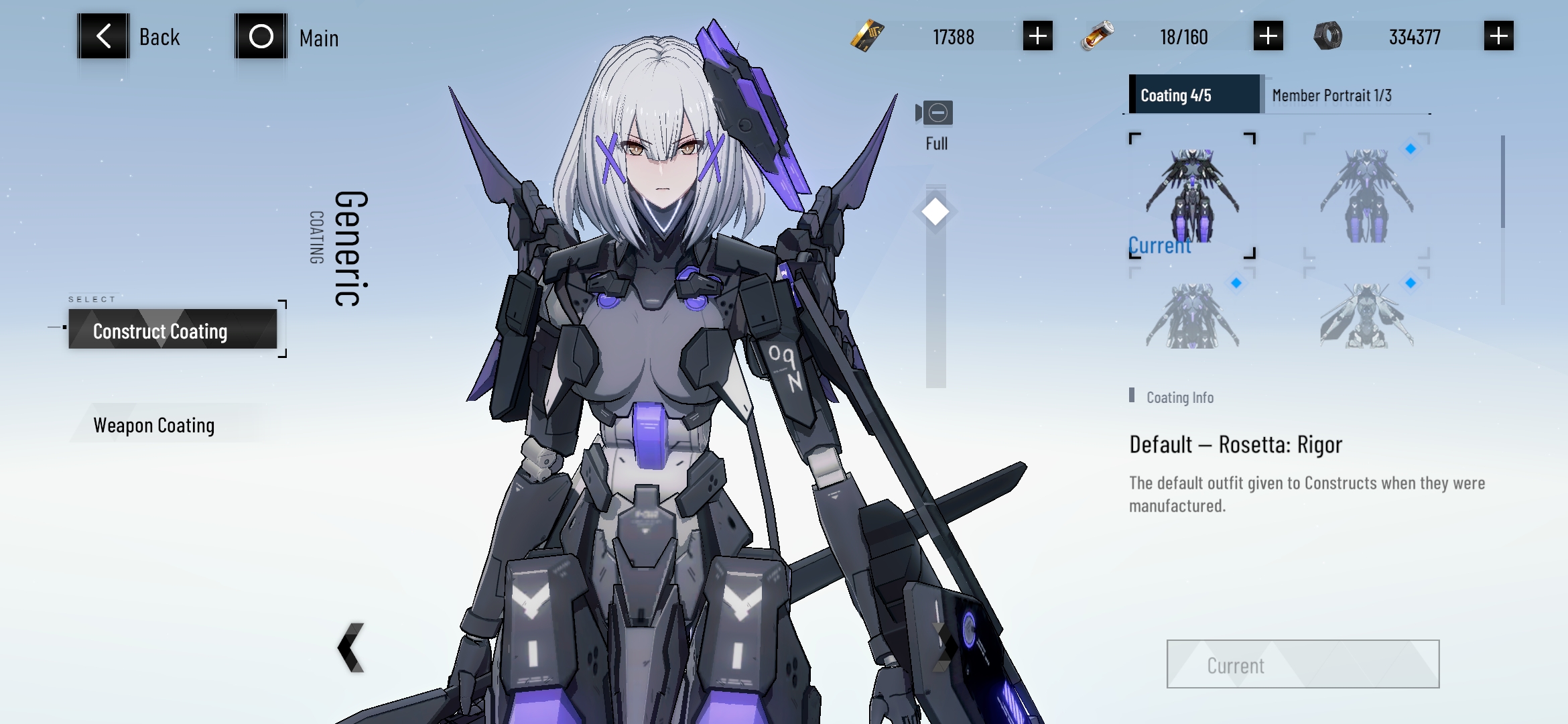Click the diamond handle on the zoom slider
The height and width of the screenshot is (724, 1568).
point(935,212)
